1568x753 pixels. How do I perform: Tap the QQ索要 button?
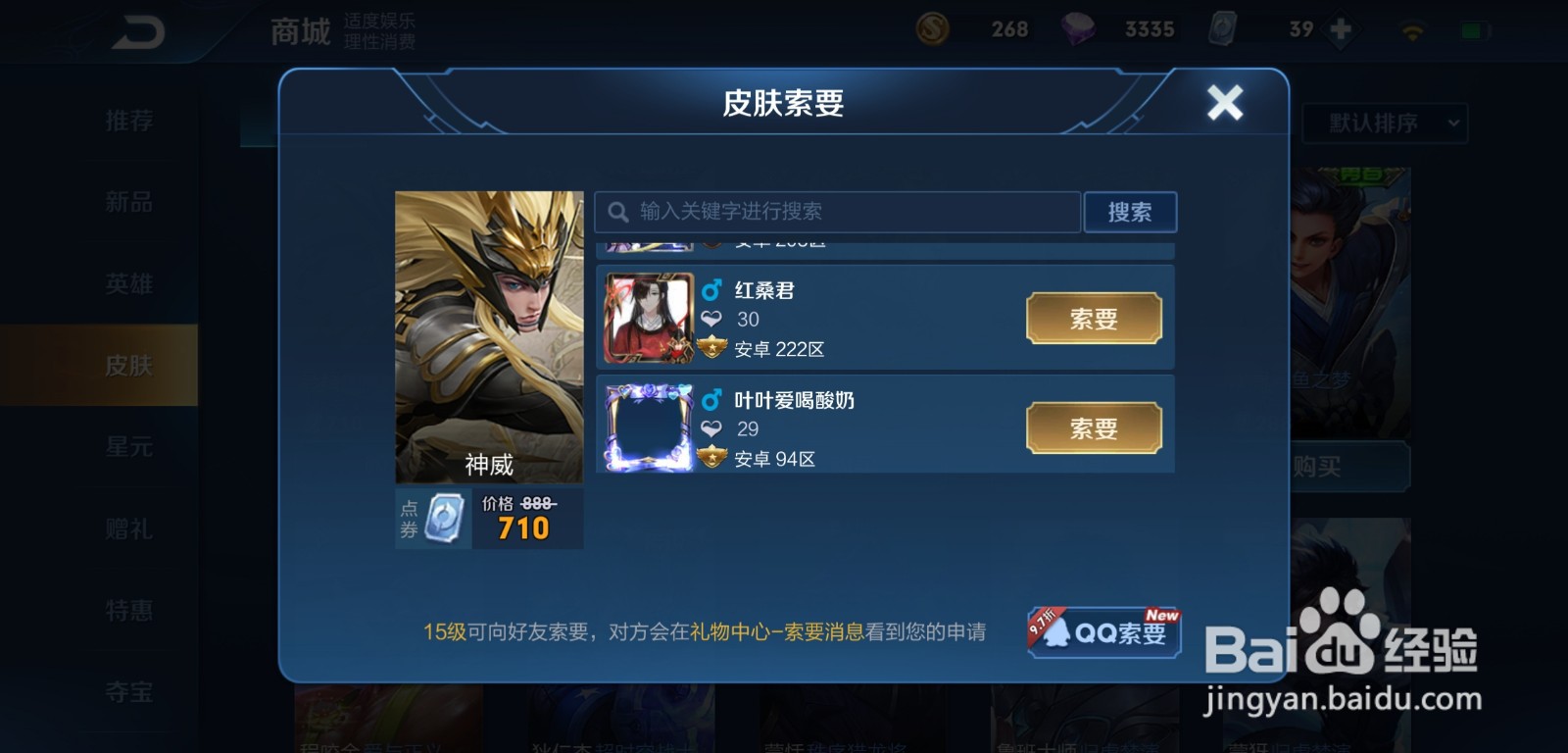point(1102,634)
